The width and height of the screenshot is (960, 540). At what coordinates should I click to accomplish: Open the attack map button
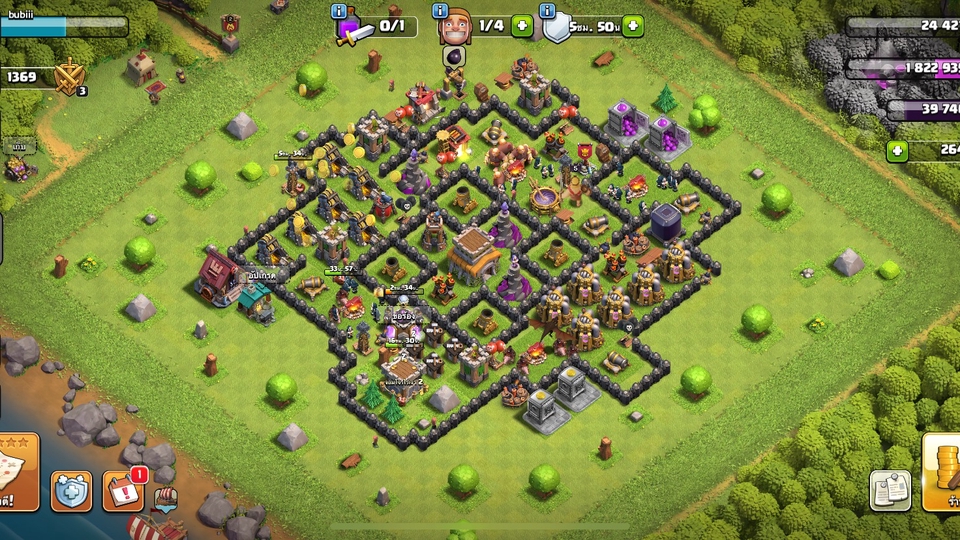click(x=18, y=472)
